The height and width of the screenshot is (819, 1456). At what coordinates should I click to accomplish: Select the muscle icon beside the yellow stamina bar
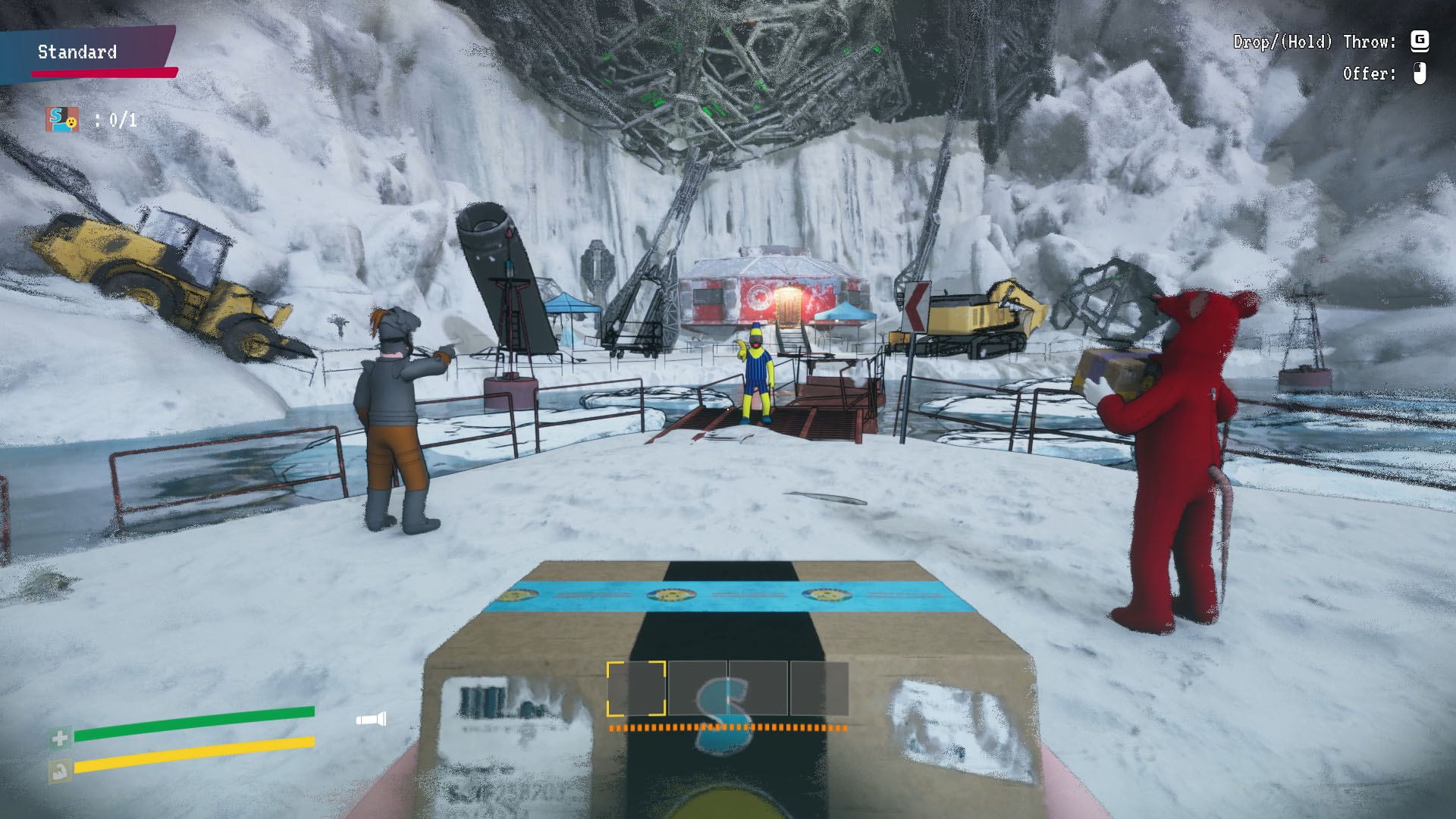point(60,770)
